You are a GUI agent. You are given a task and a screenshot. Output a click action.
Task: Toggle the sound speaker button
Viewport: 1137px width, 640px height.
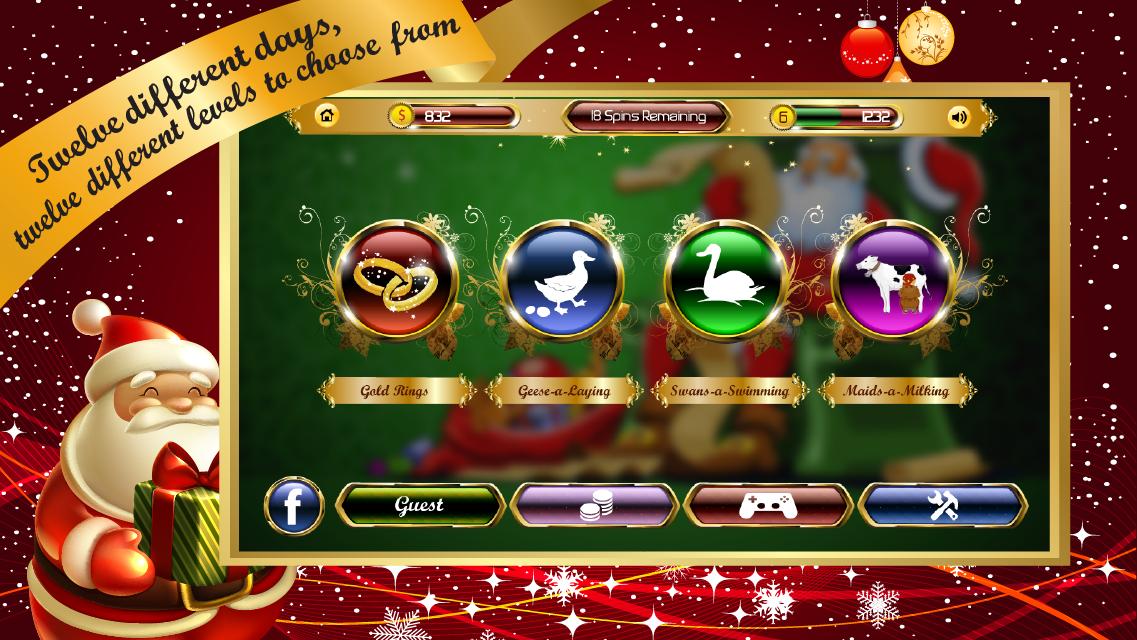point(959,117)
